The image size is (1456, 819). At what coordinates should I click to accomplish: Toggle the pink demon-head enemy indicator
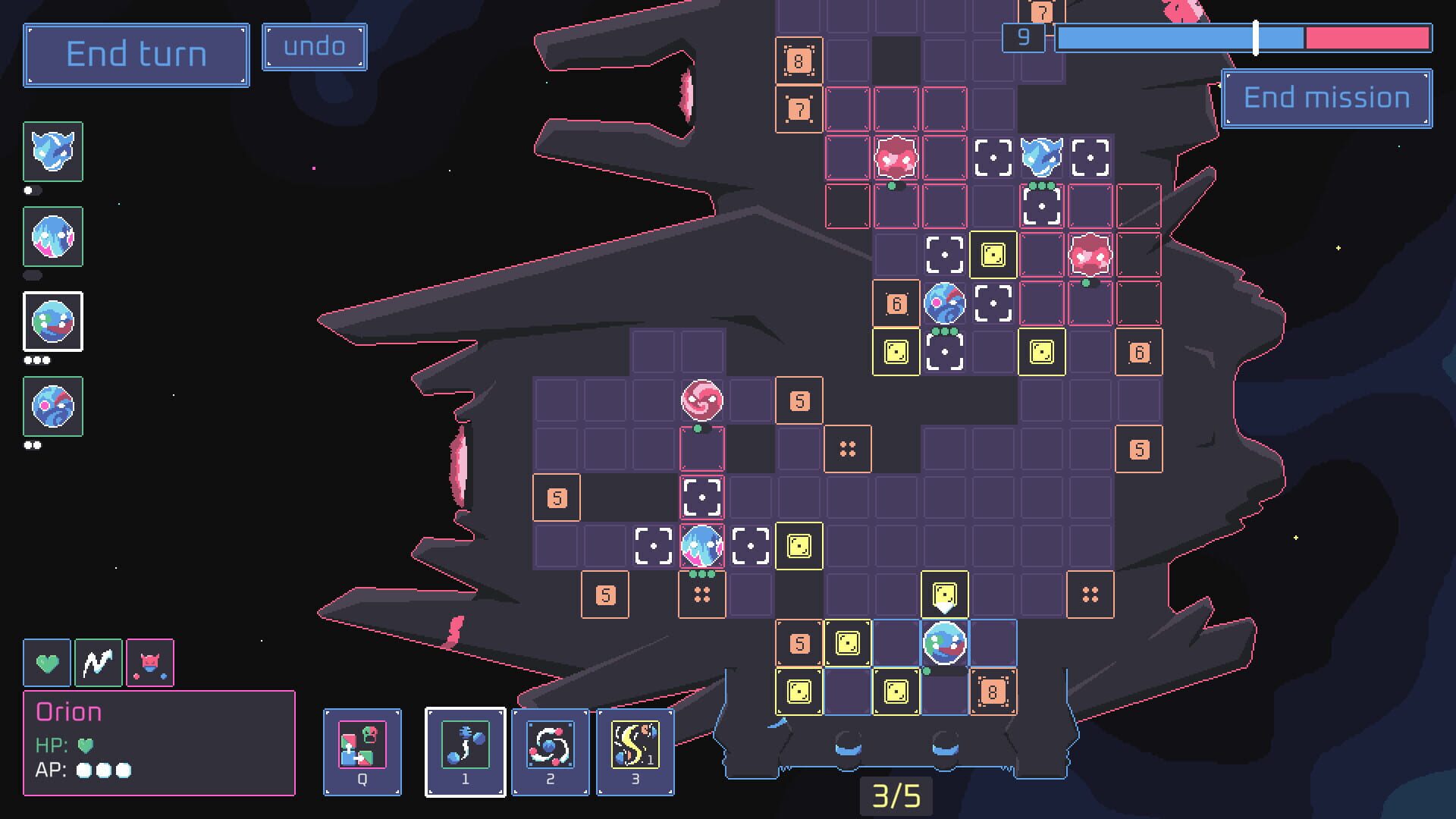pos(150,662)
